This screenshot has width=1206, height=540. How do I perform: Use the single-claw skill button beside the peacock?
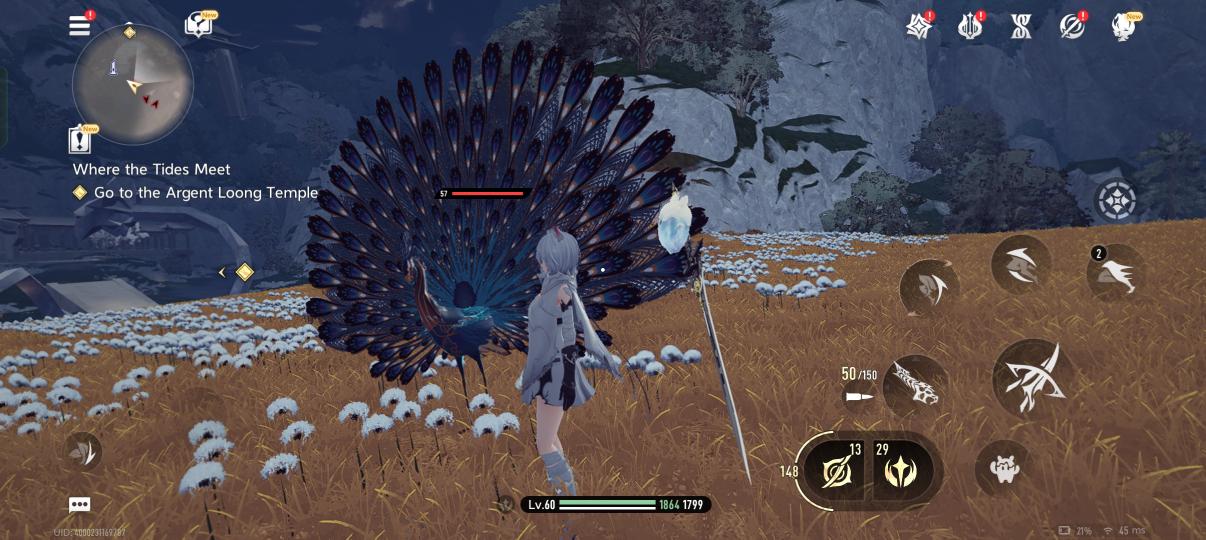click(x=929, y=288)
